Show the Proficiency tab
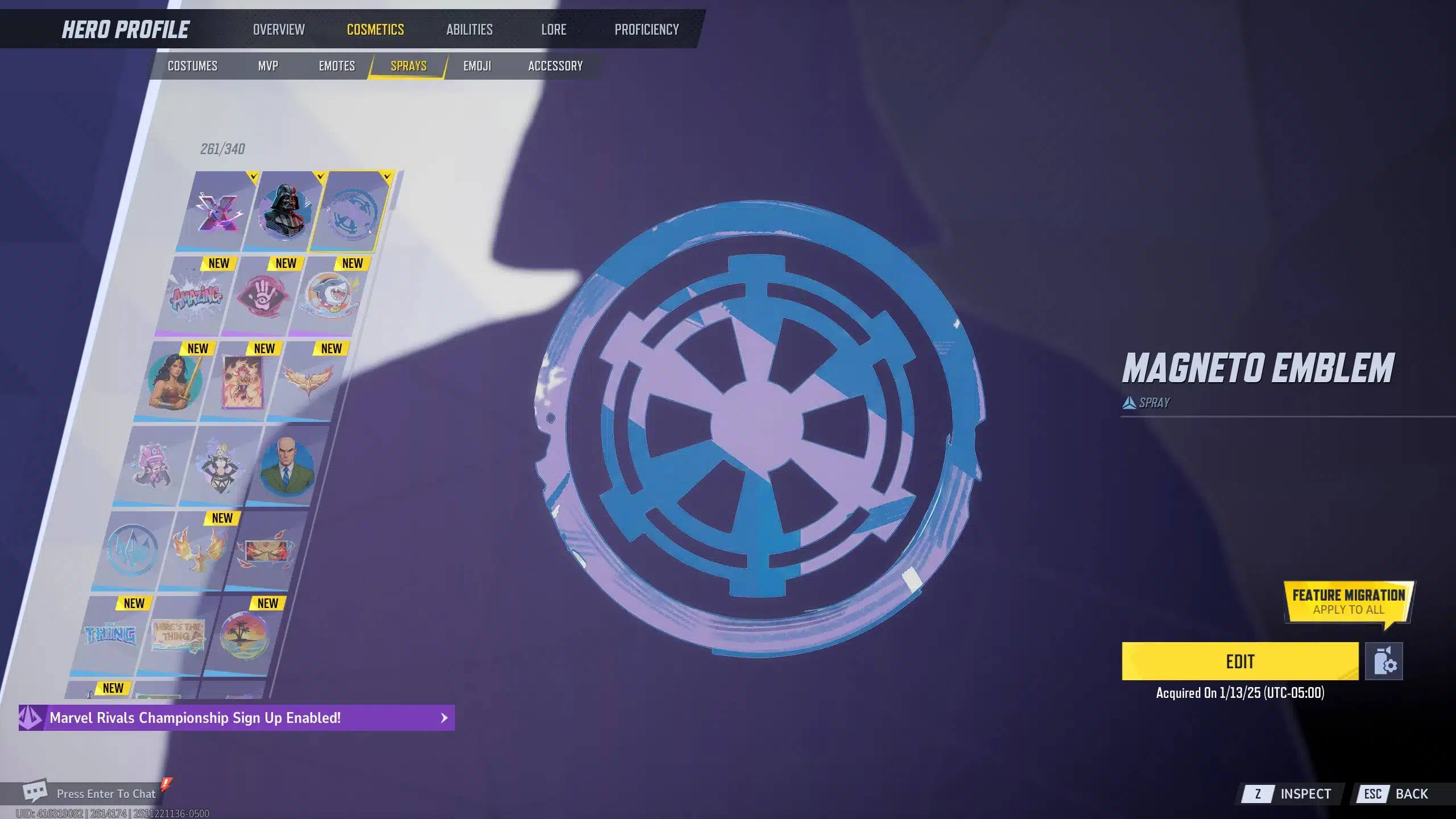Image resolution: width=1456 pixels, height=819 pixels. (x=647, y=30)
